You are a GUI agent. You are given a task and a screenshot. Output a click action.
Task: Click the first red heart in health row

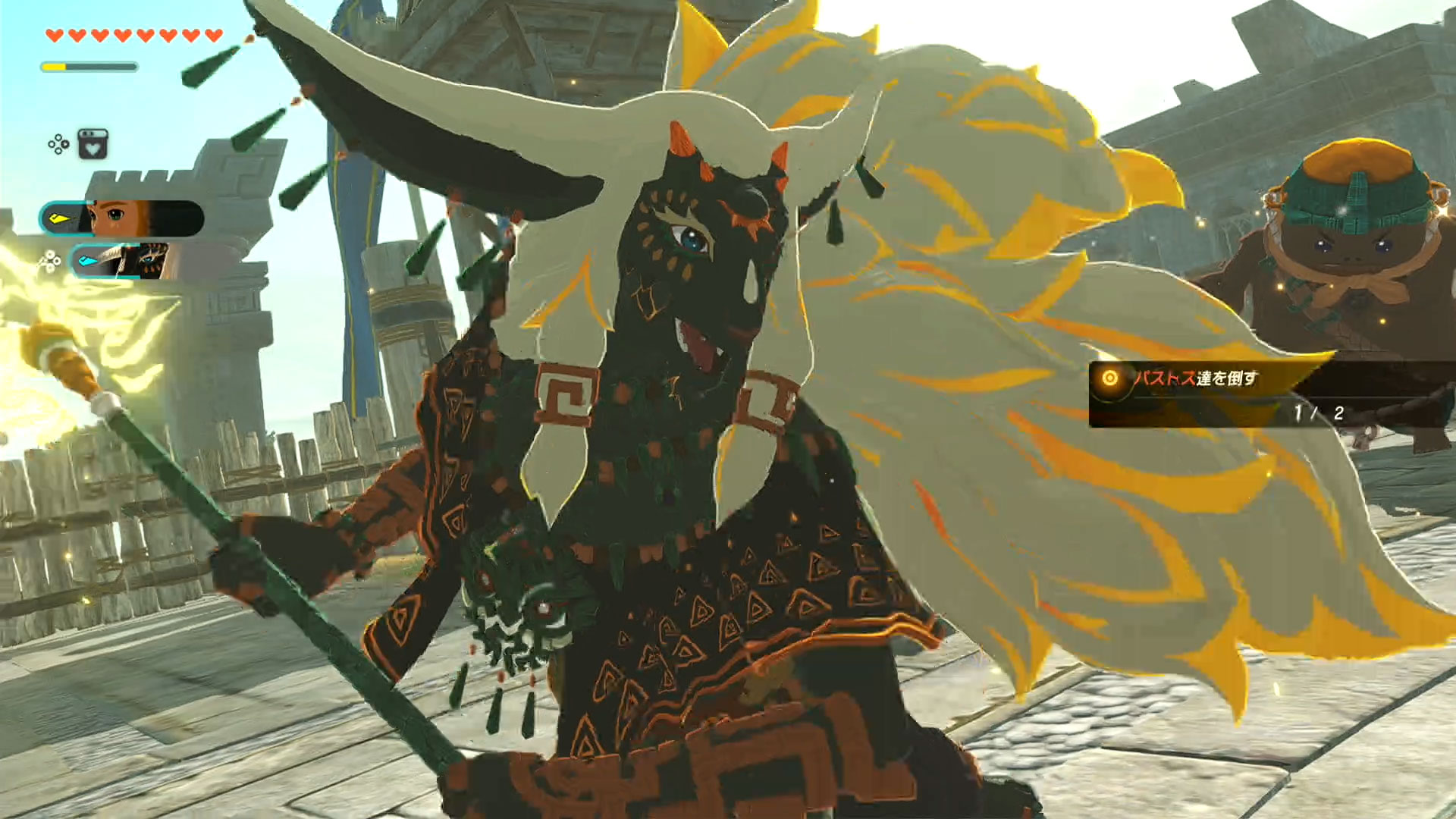[x=55, y=34]
